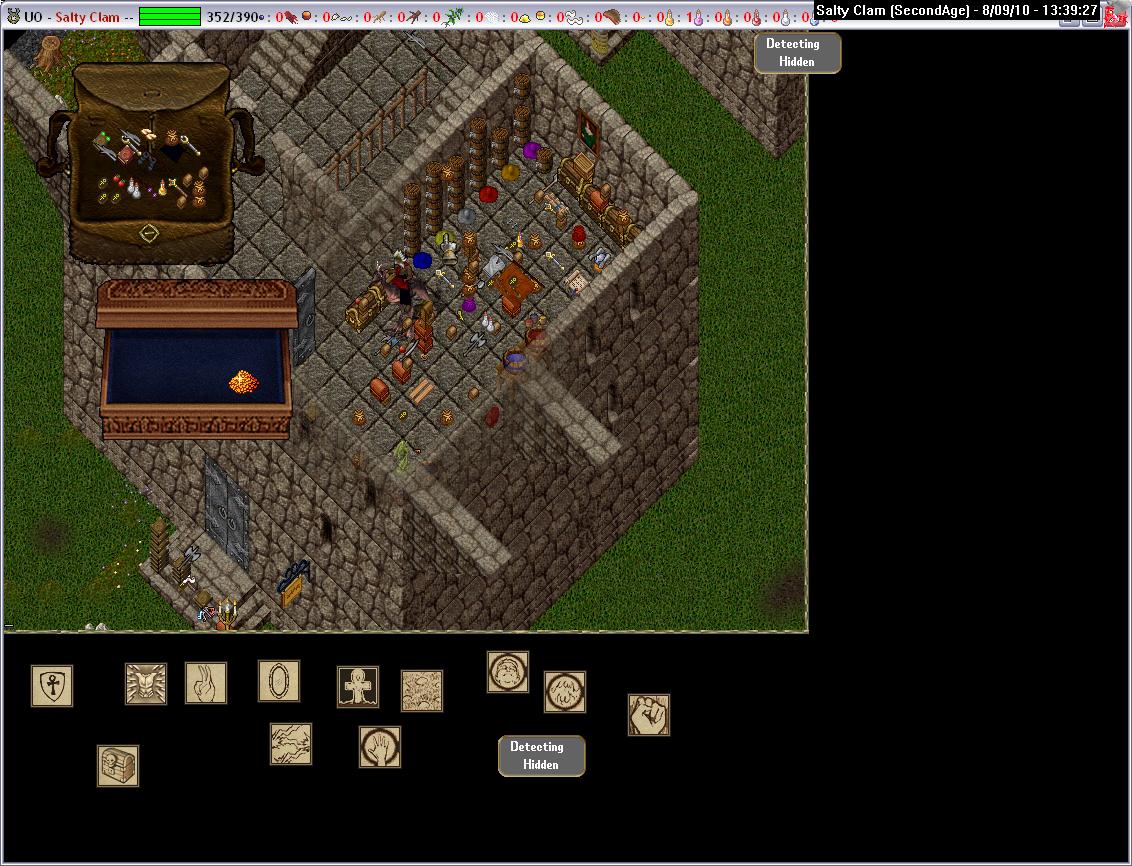Select the skull treasure chest spell icon
The image size is (1132, 866).
pyautogui.click(x=118, y=766)
